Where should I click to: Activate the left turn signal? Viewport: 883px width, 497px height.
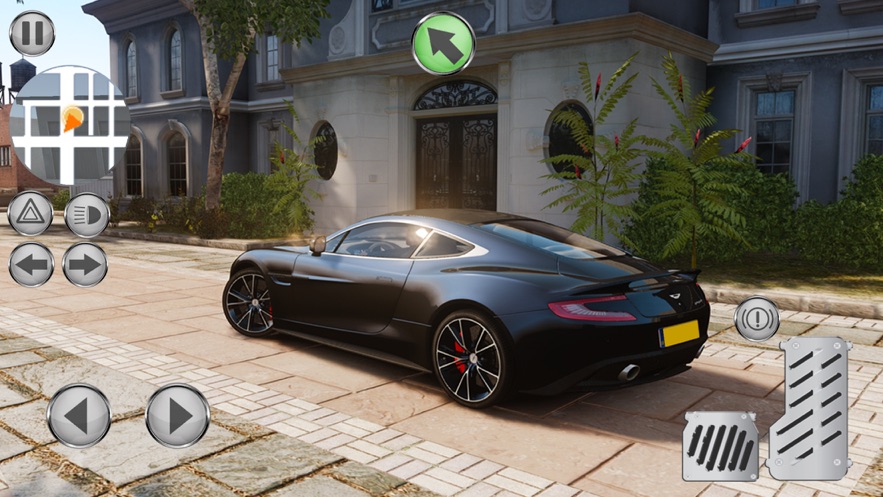point(30,265)
